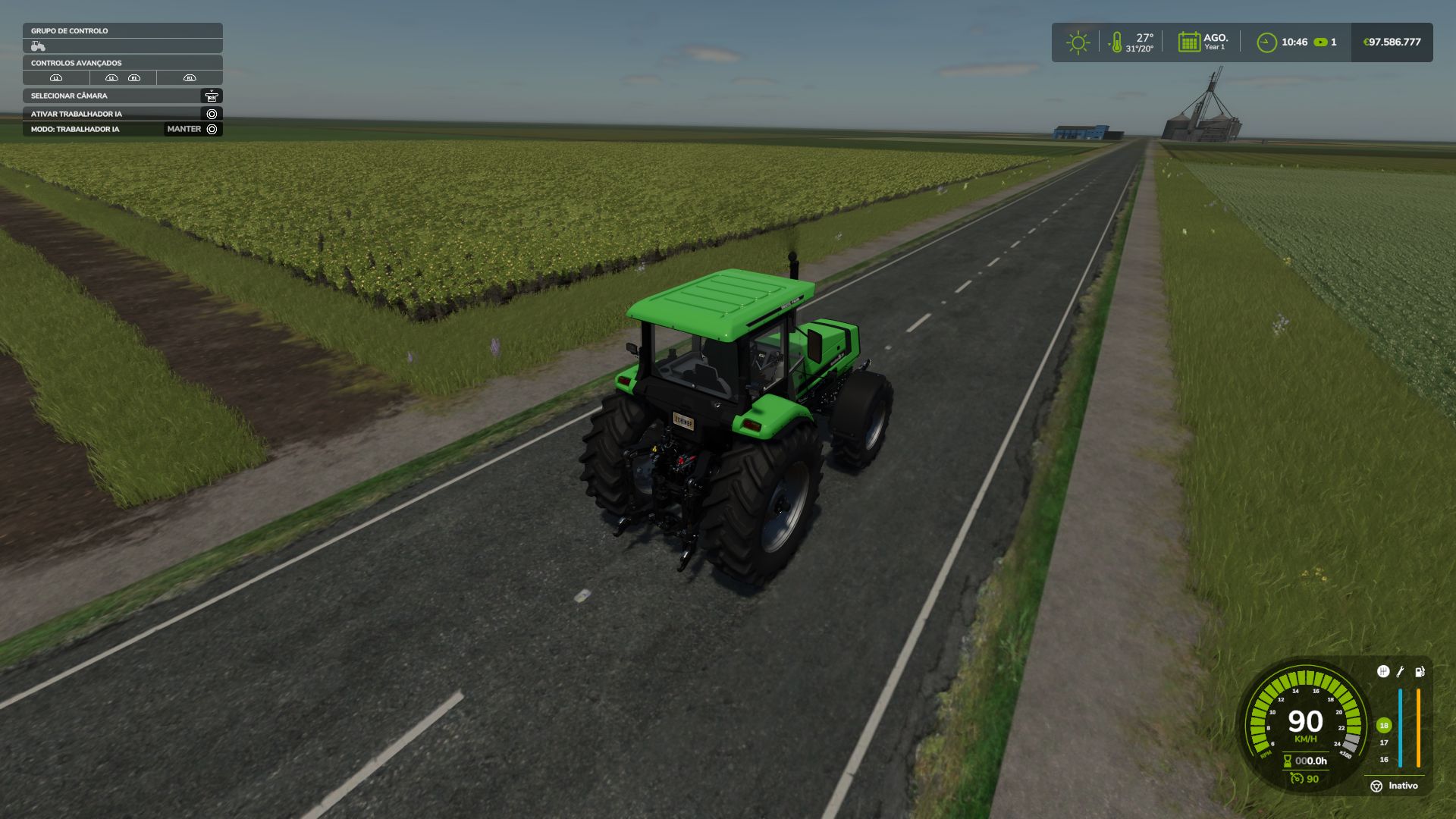Click the wrench maintenance icon
This screenshot has height=819, width=1456.
[1400, 672]
